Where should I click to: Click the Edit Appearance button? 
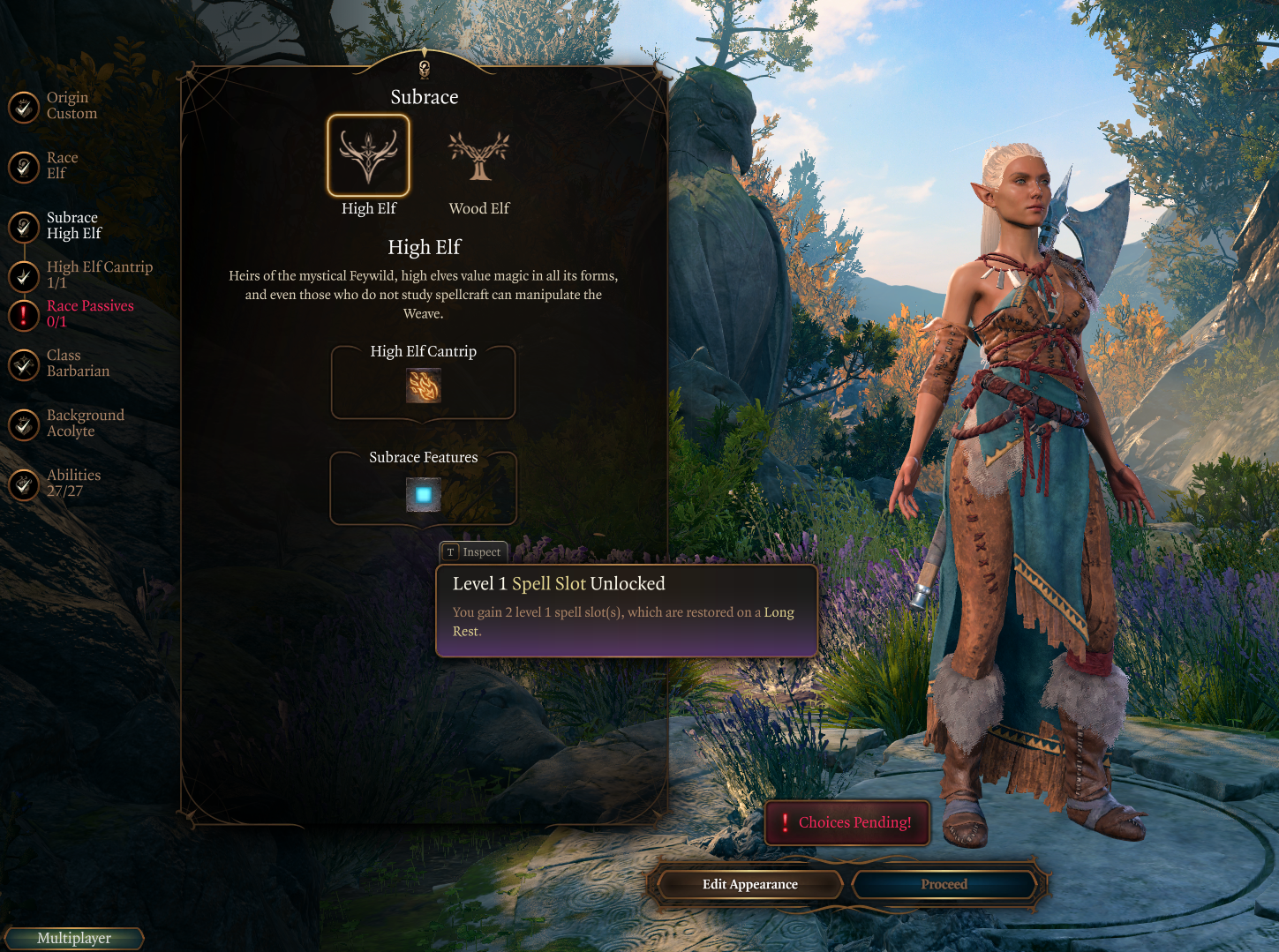(749, 884)
